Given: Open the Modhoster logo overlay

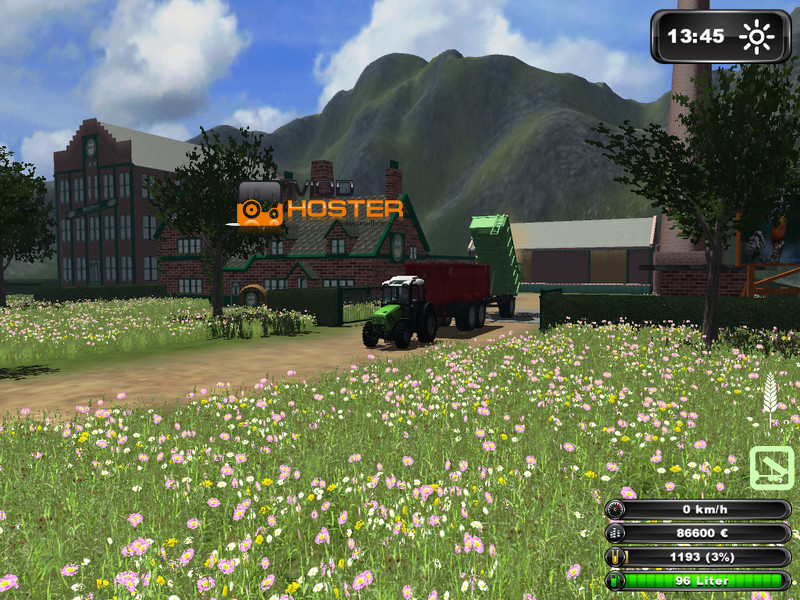Looking at the screenshot, I should click(319, 204).
